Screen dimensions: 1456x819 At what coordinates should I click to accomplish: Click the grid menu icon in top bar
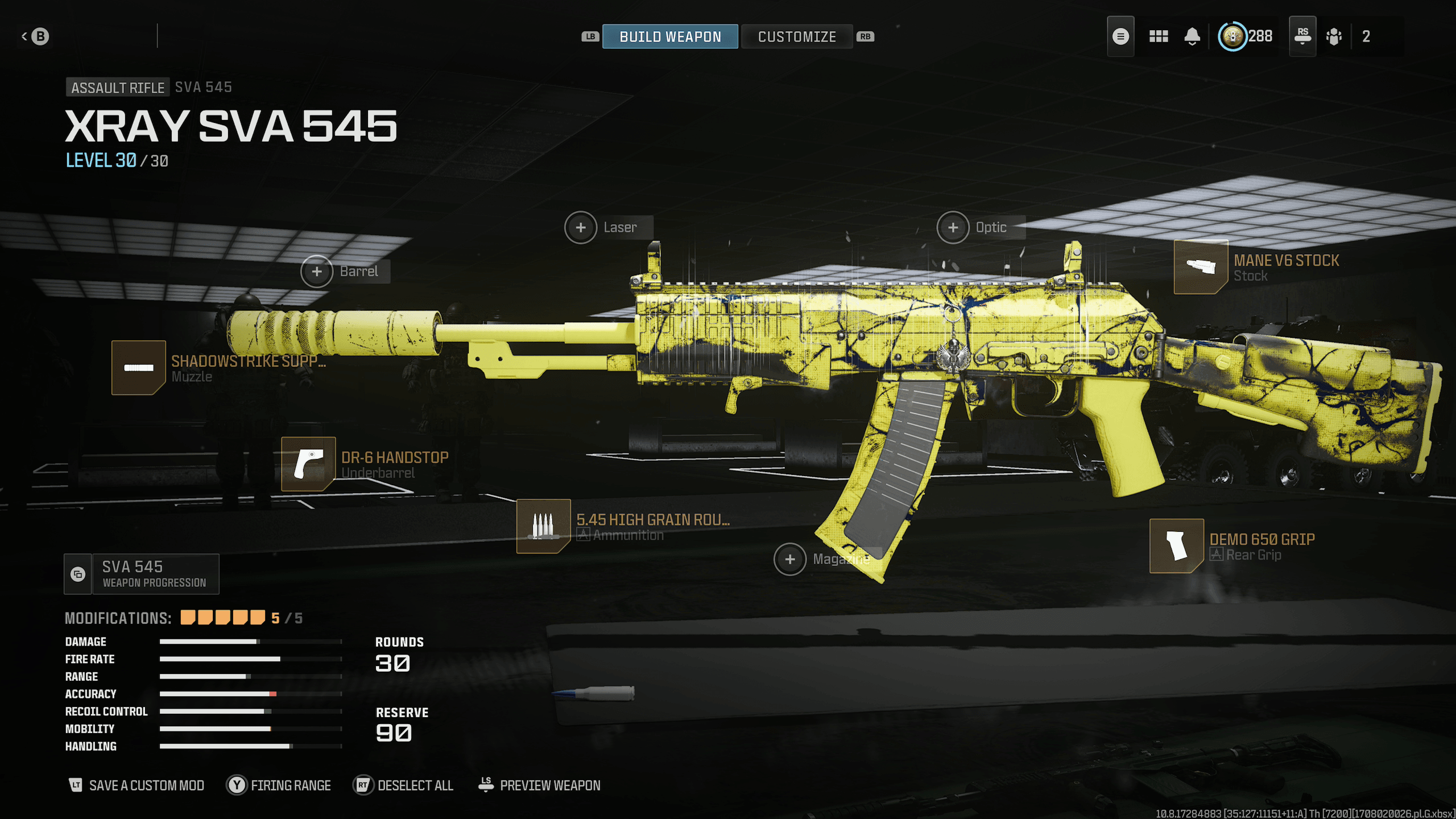click(1159, 36)
